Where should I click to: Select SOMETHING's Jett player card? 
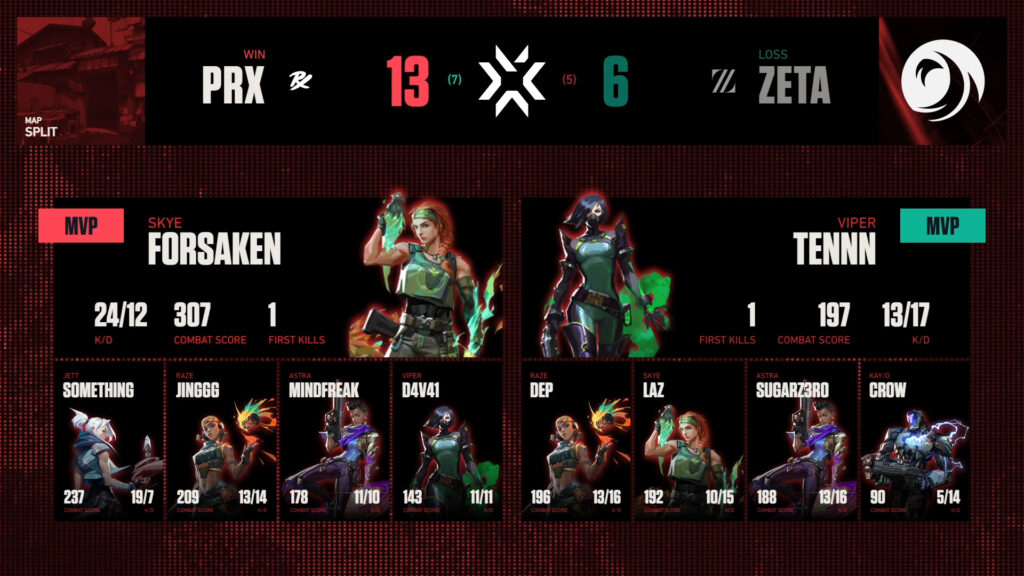tap(108, 440)
